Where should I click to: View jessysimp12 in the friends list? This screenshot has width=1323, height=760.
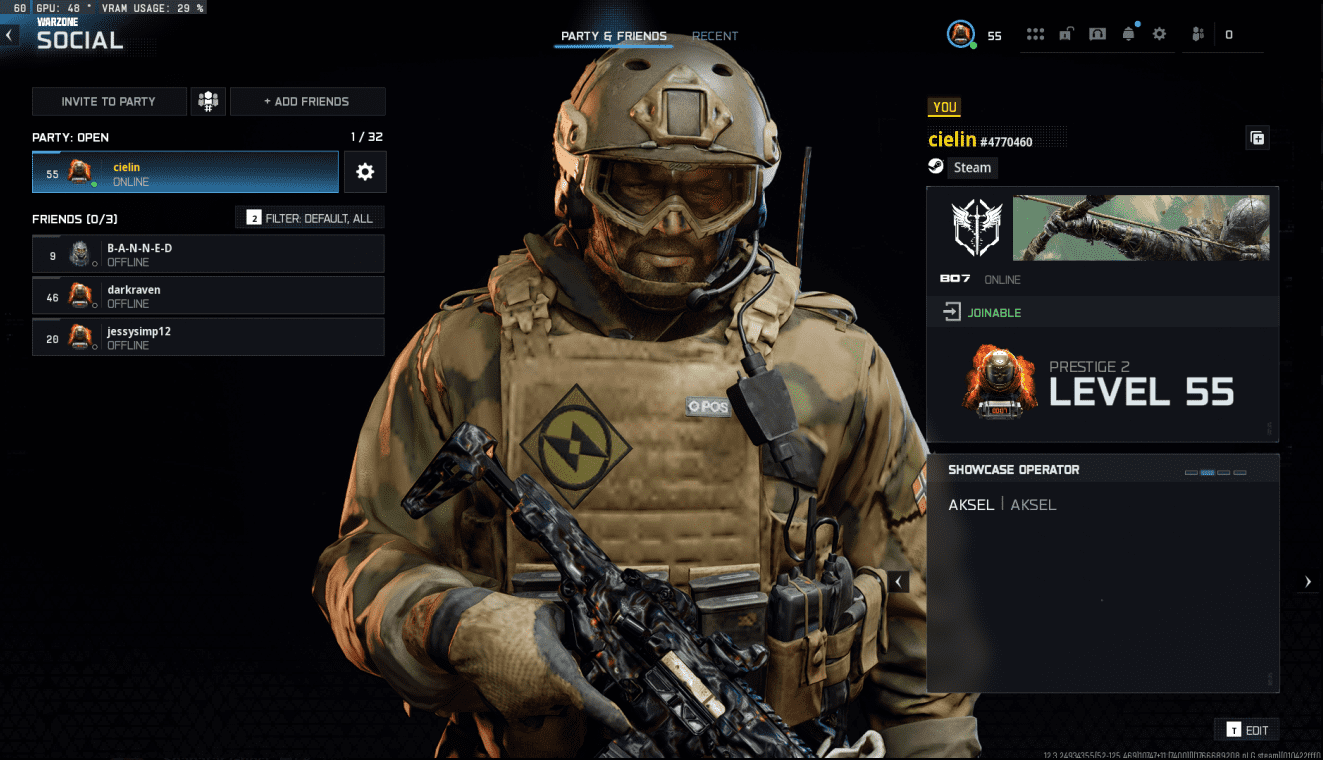click(208, 337)
